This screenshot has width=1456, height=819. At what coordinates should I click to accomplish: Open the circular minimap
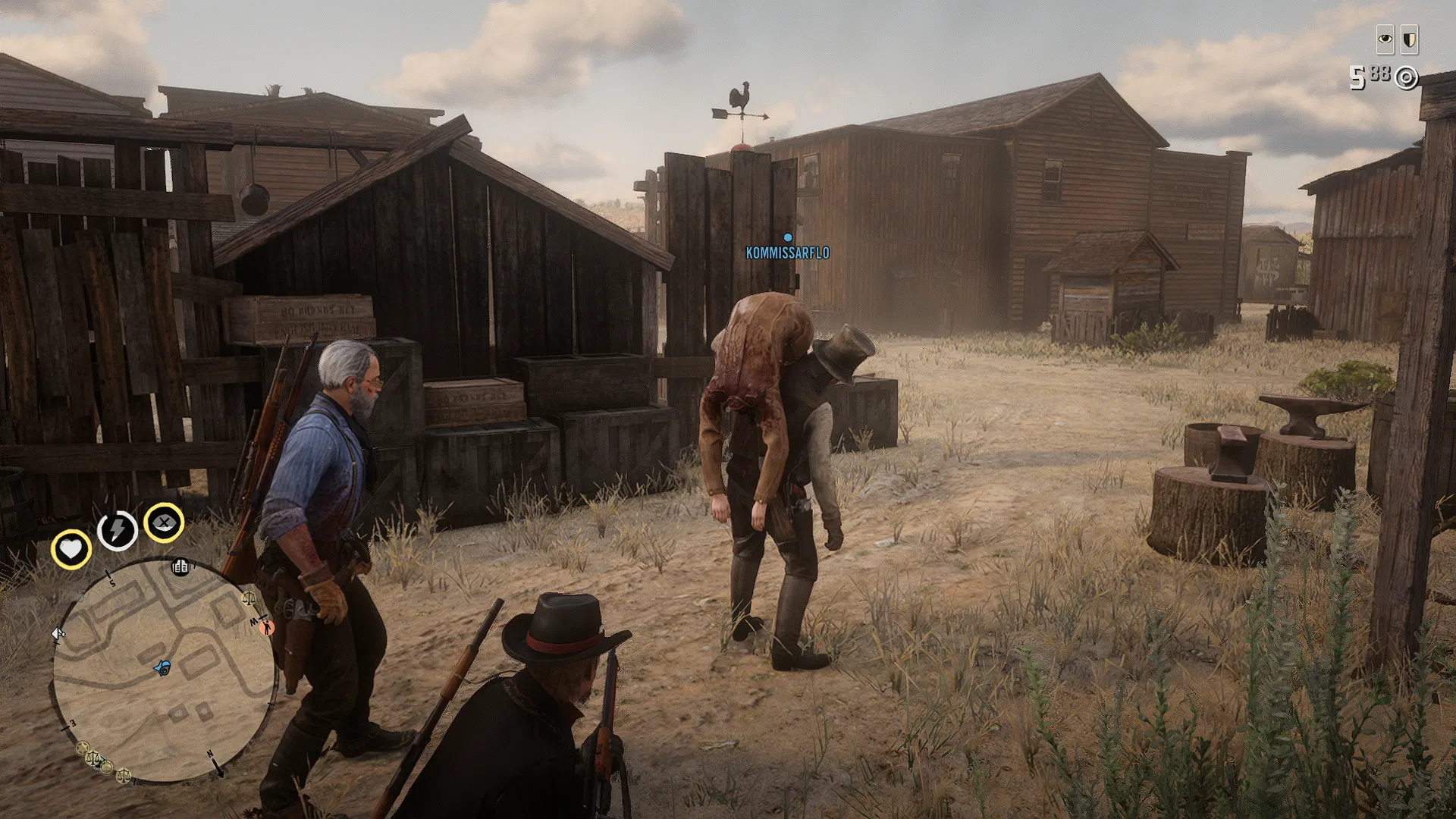[163, 671]
